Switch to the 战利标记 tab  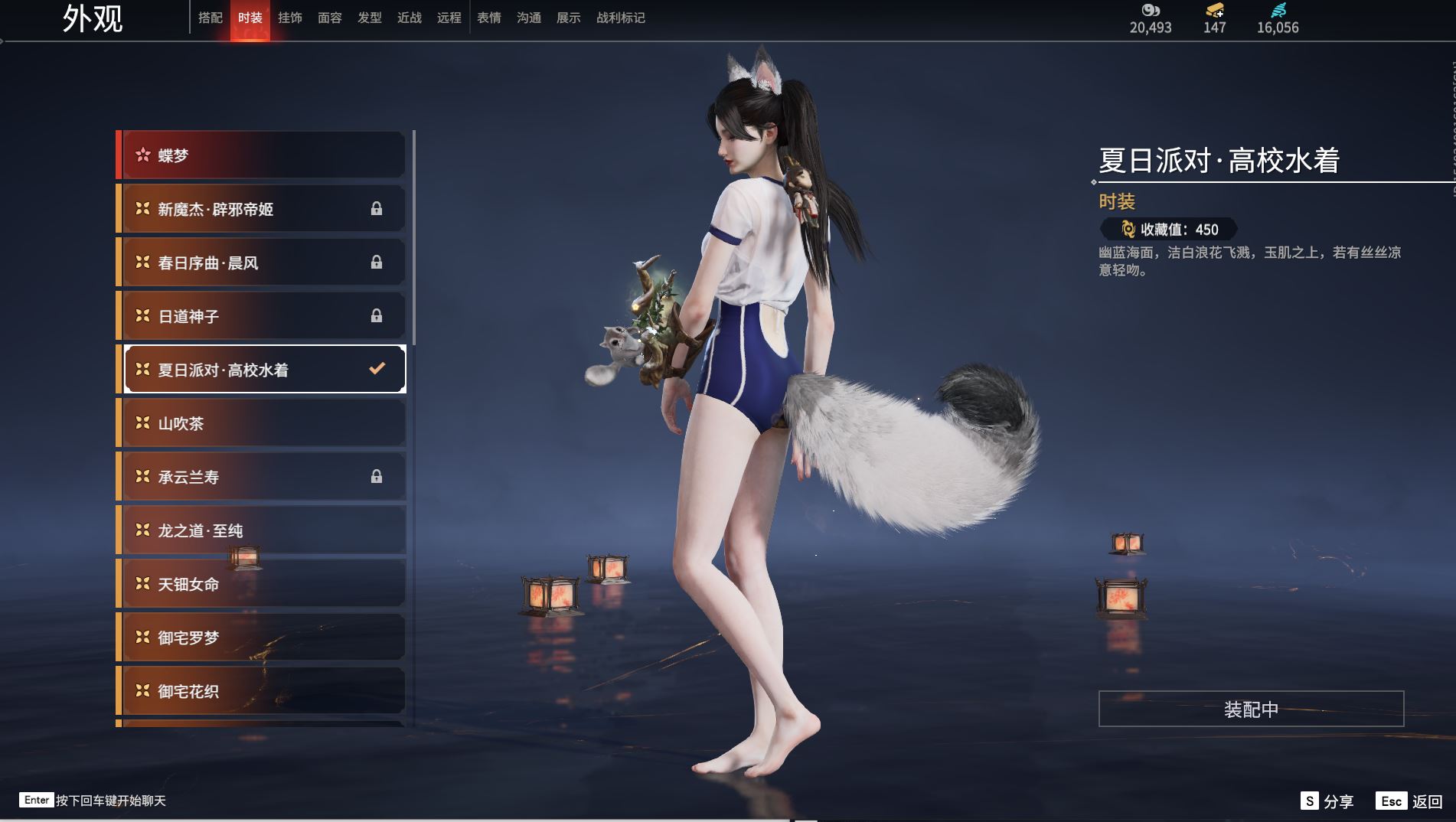(621, 18)
